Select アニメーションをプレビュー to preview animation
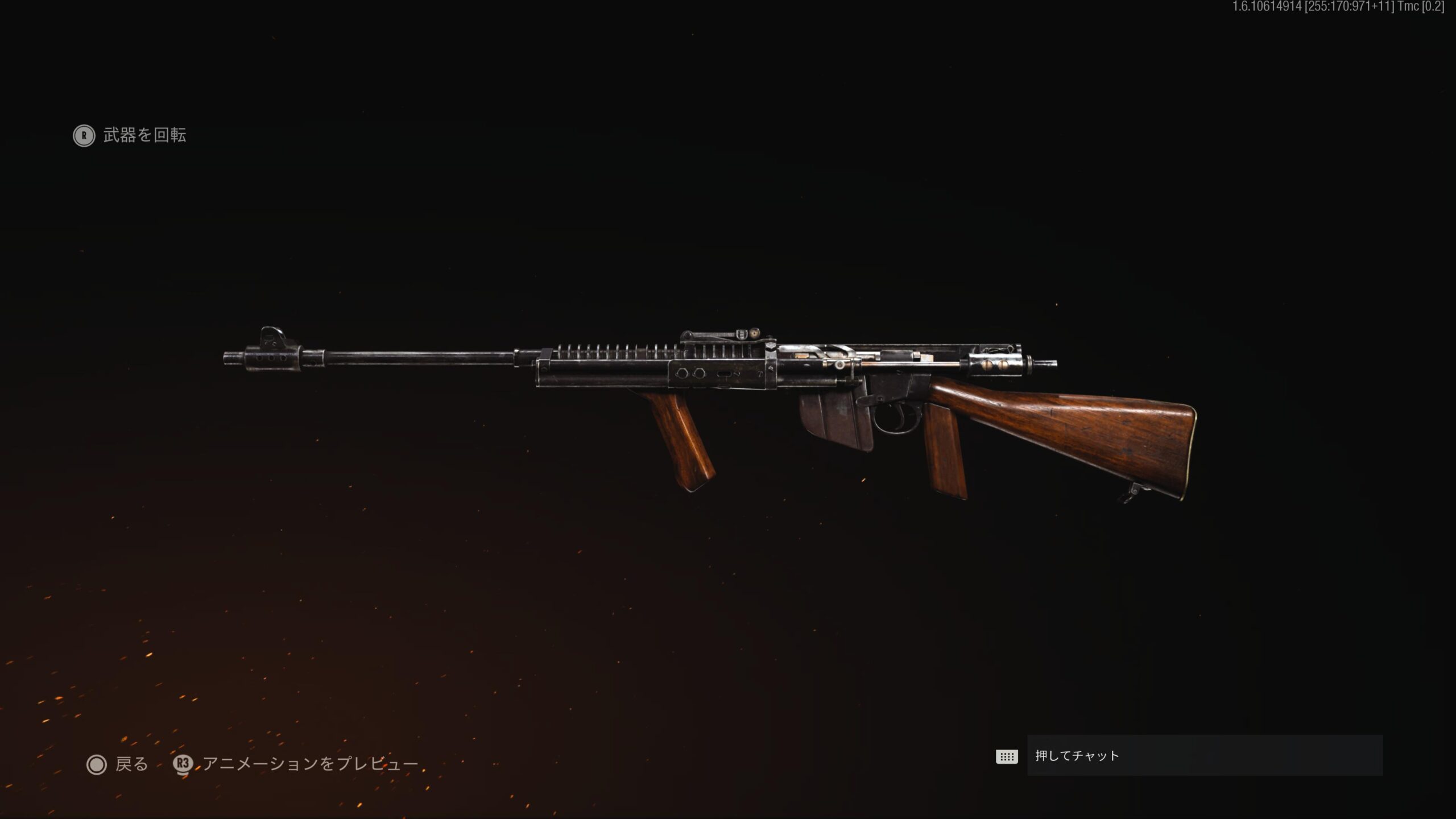1456x819 pixels. [296, 764]
